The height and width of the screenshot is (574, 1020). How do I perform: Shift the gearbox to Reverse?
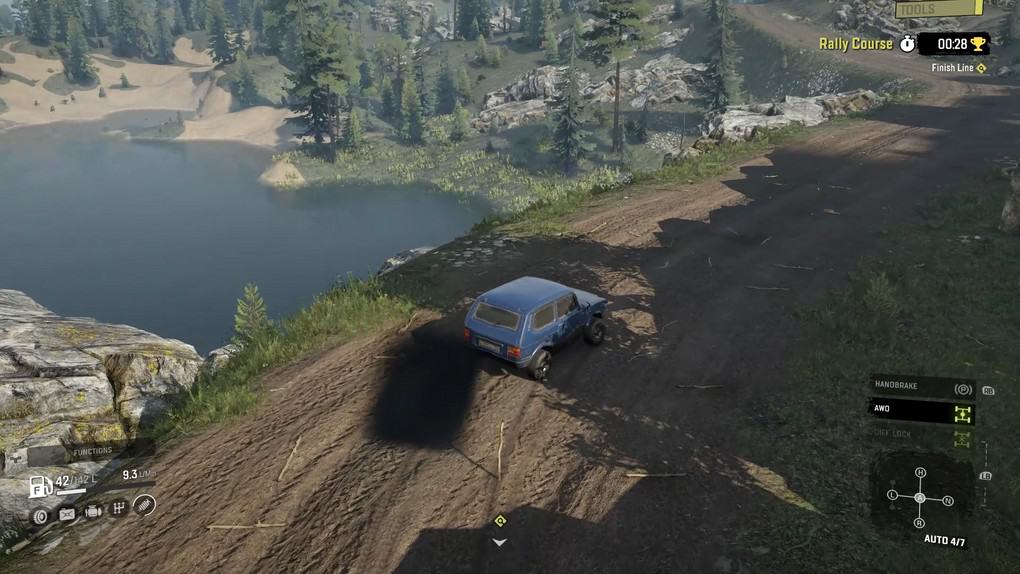(919, 523)
